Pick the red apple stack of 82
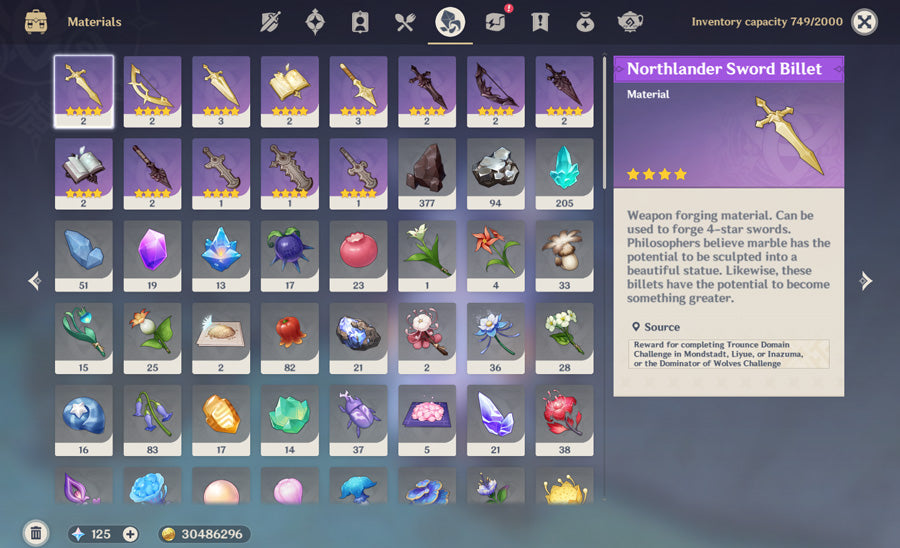The width and height of the screenshot is (900, 548). click(290, 337)
